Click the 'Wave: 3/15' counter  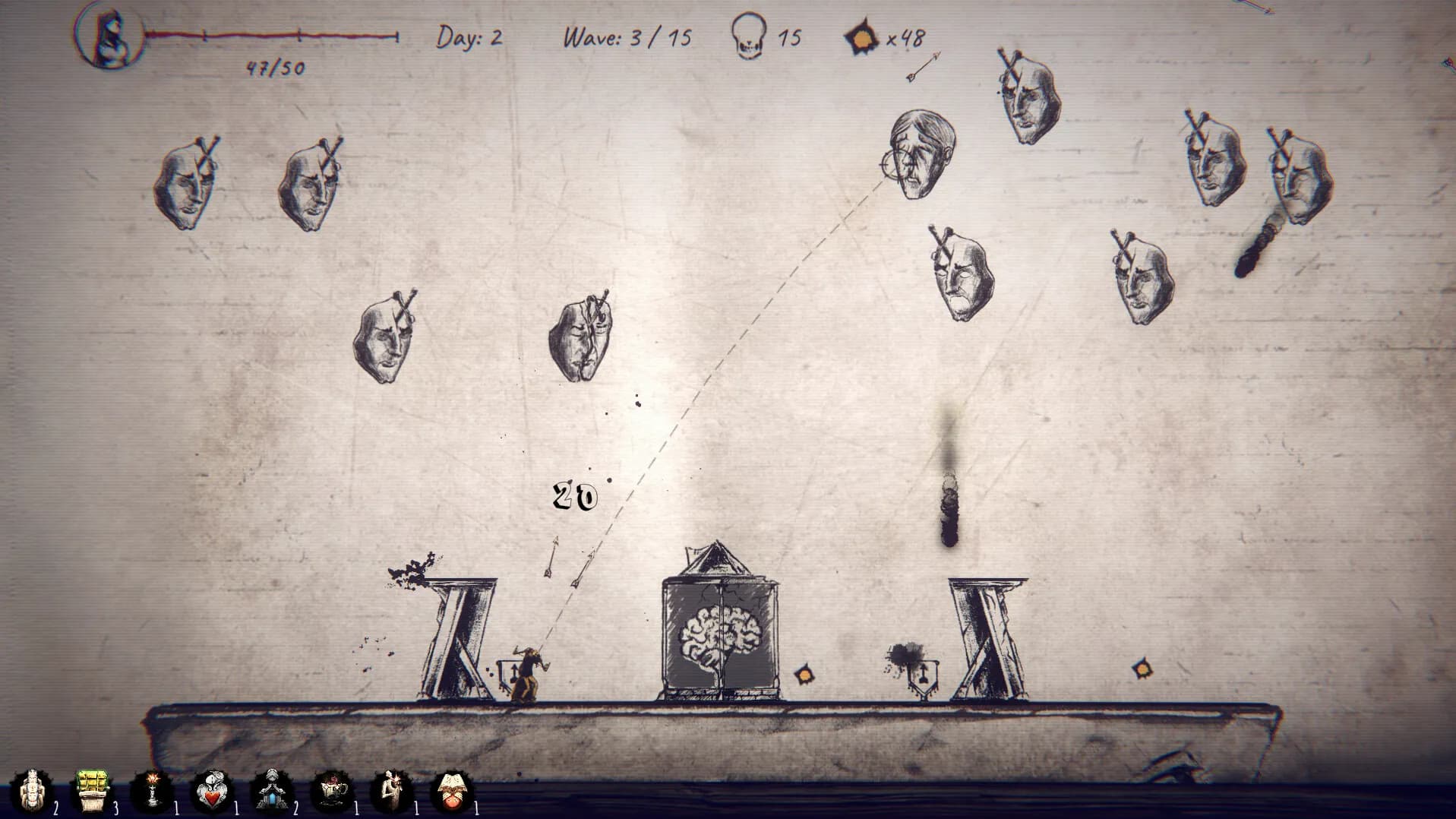click(625, 35)
